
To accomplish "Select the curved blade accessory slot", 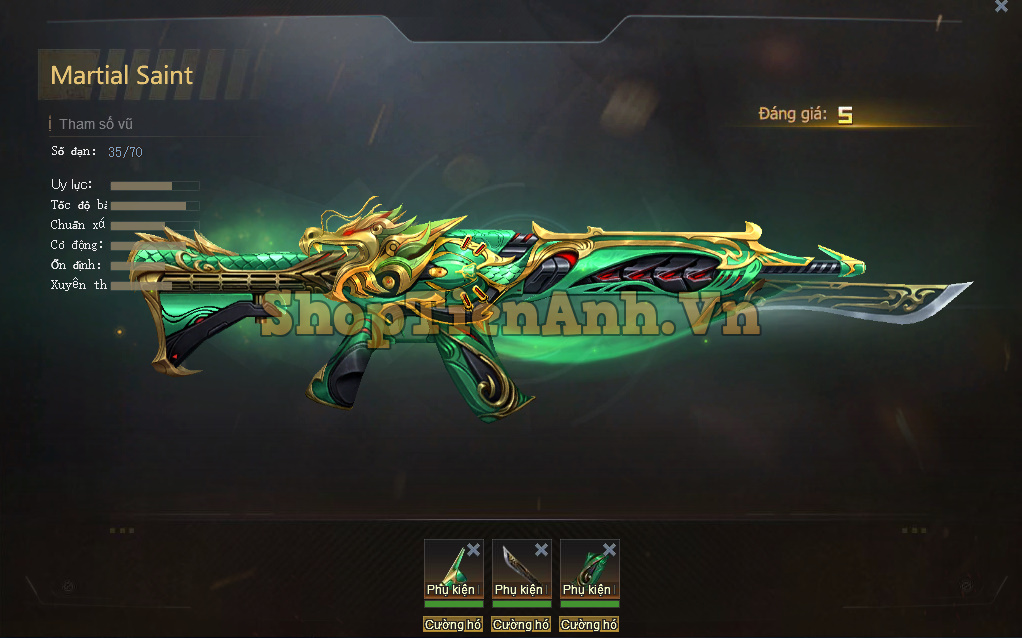I will coord(518,566).
